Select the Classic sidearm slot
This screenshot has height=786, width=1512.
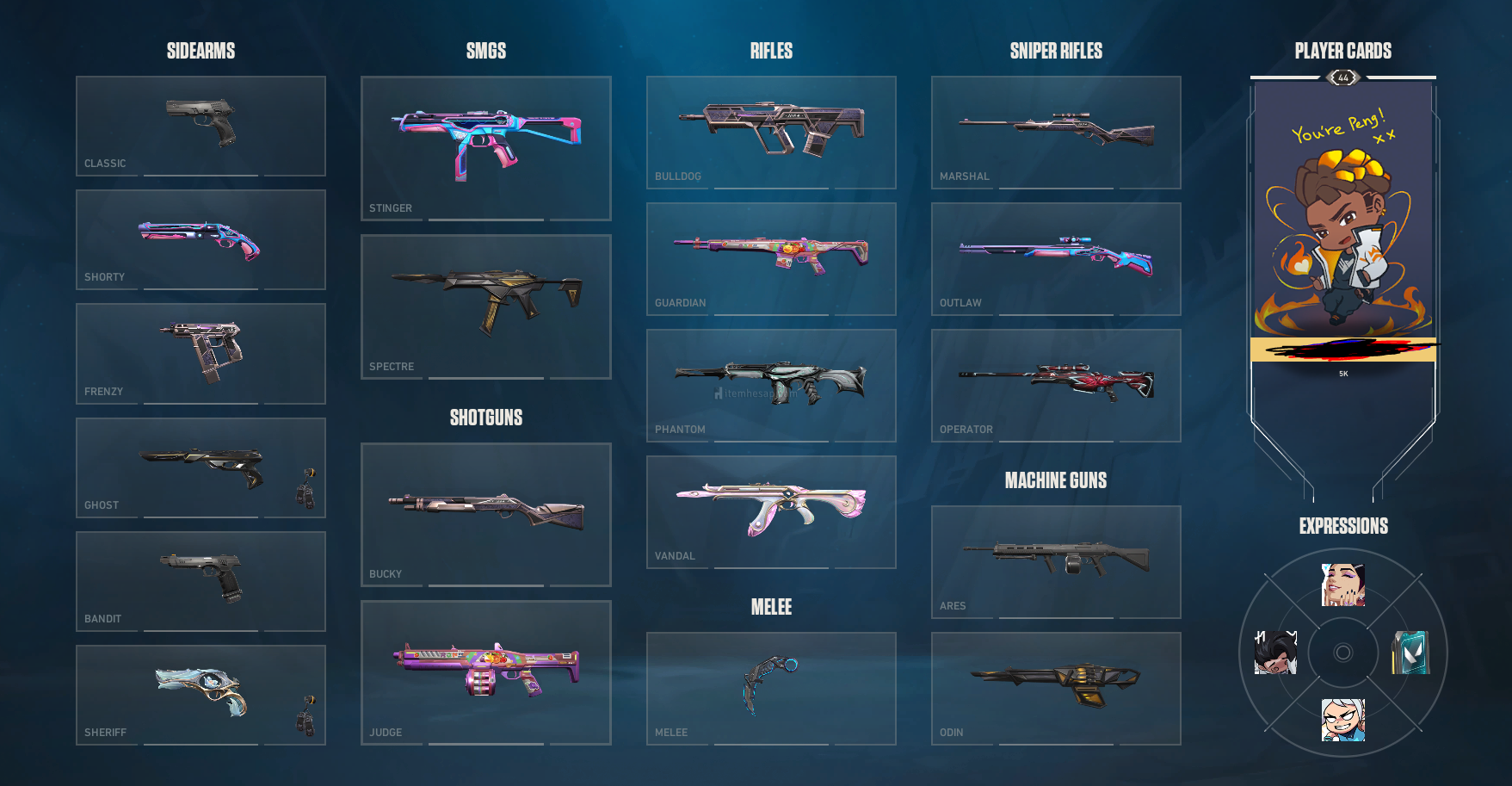pos(201,126)
